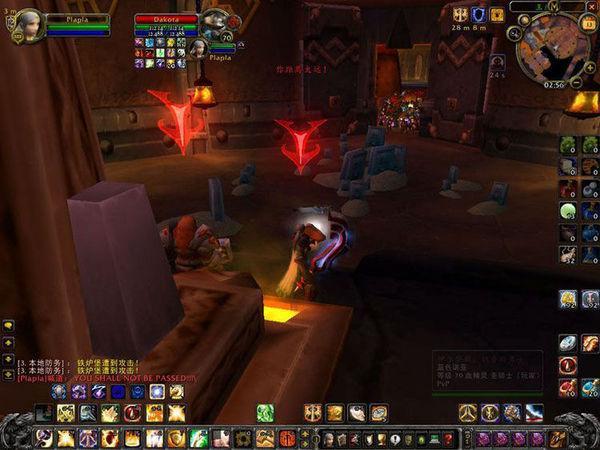Click the blue shield buff icon
Screen dimensions: 600x450
pyautogui.click(x=479, y=14)
